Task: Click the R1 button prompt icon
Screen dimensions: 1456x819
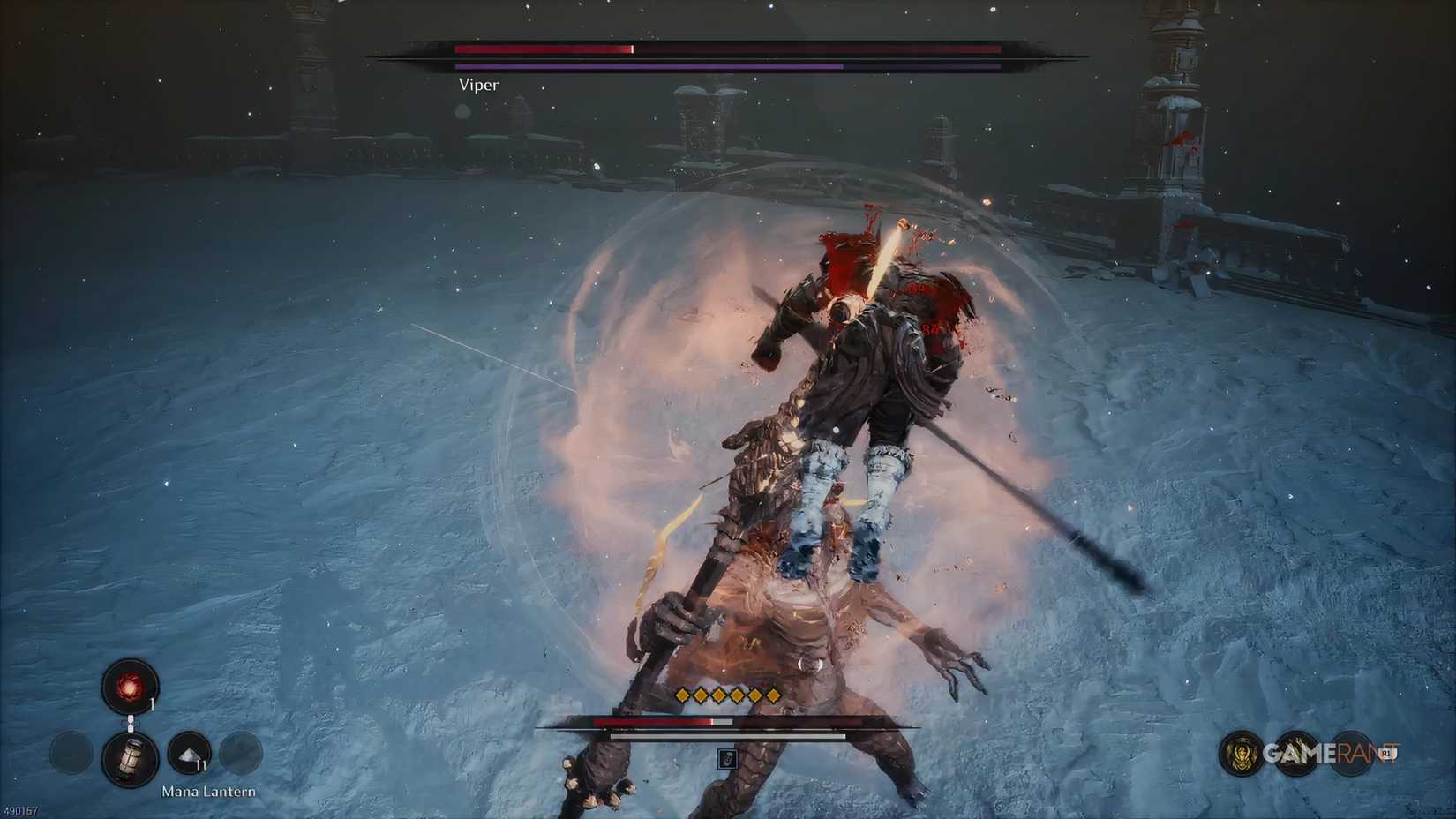Action: tap(1387, 752)
